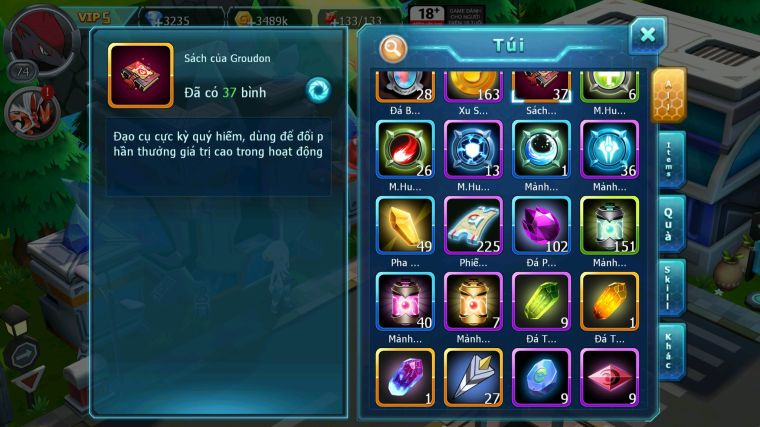Click the round blue swirl button beside the item count
760x427 pixels.
[318, 89]
